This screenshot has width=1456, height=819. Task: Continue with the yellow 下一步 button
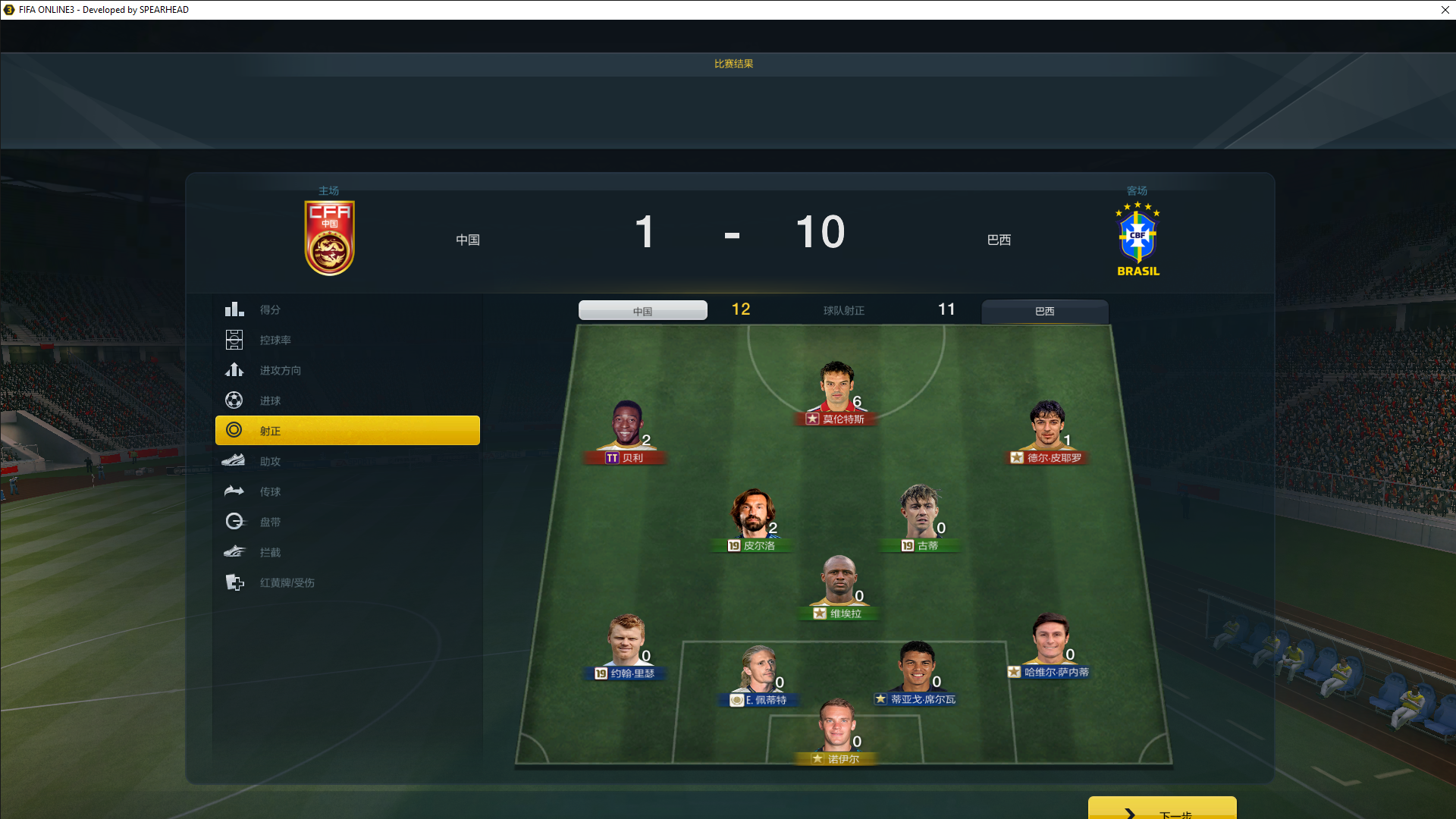[1162, 809]
